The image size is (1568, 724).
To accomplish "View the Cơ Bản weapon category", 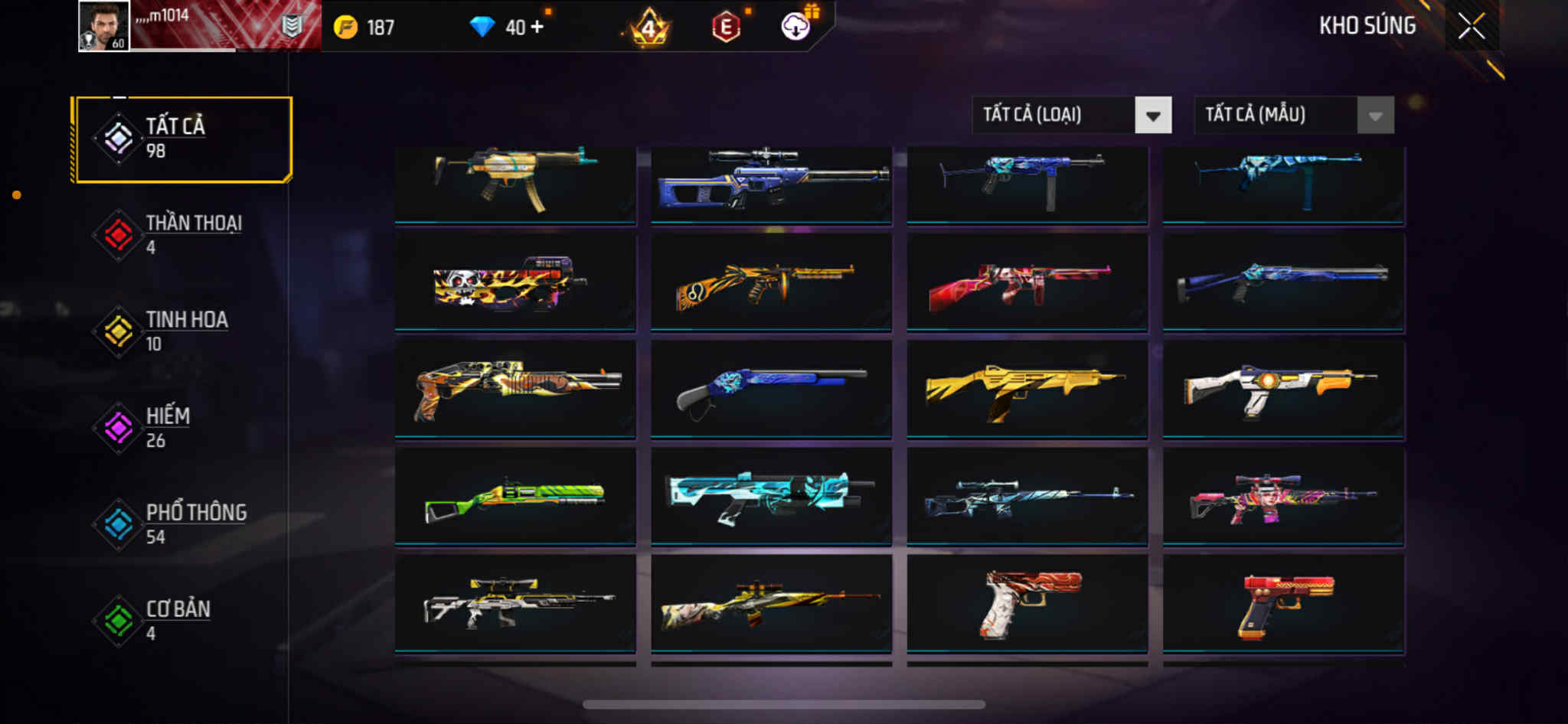I will 182,621.
